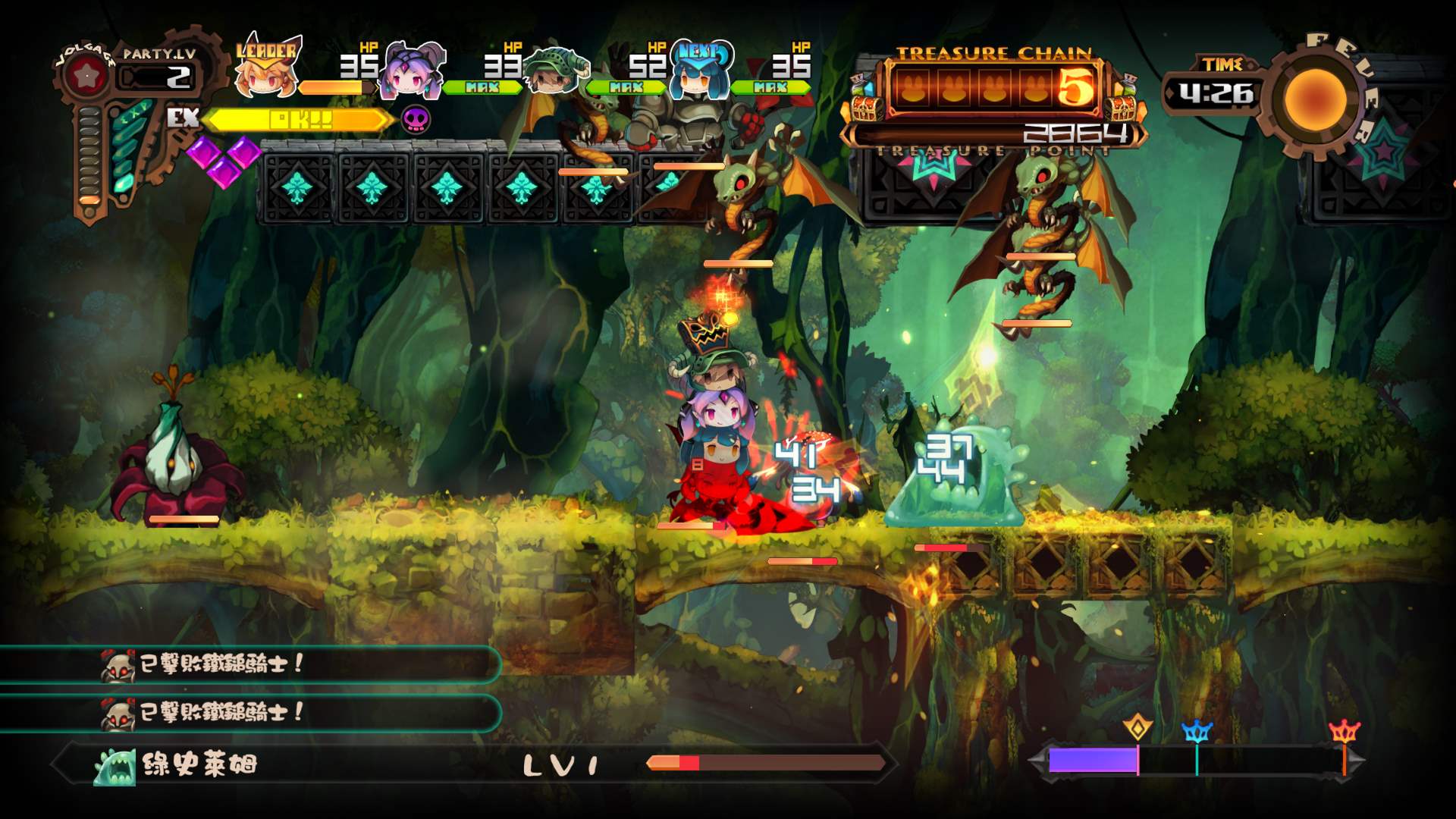Click the blue-haired NEXT character portrait

(x=699, y=72)
